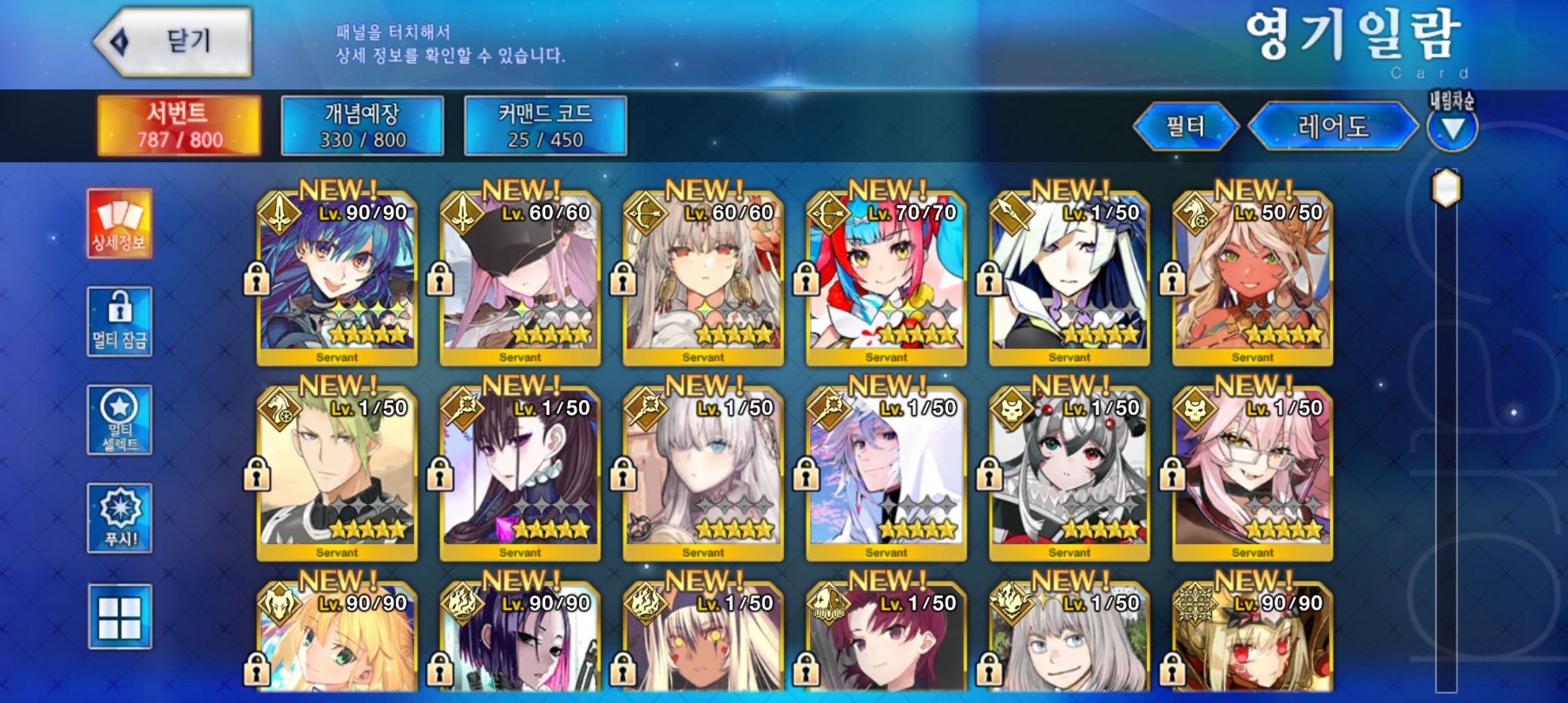Change sorting with the 레어도 button
The width and height of the screenshot is (1568, 703).
pyautogui.click(x=1332, y=126)
